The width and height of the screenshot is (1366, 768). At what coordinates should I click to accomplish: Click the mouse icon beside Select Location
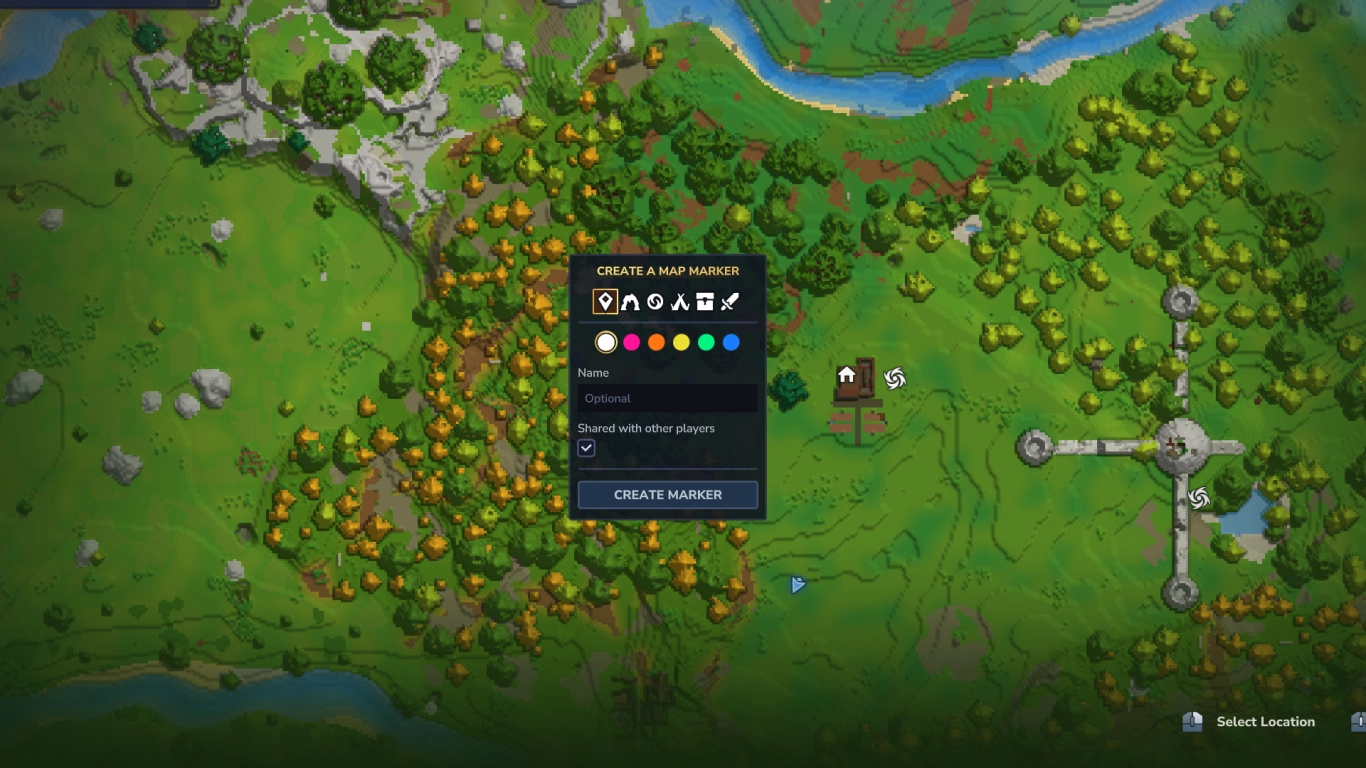(1190, 721)
